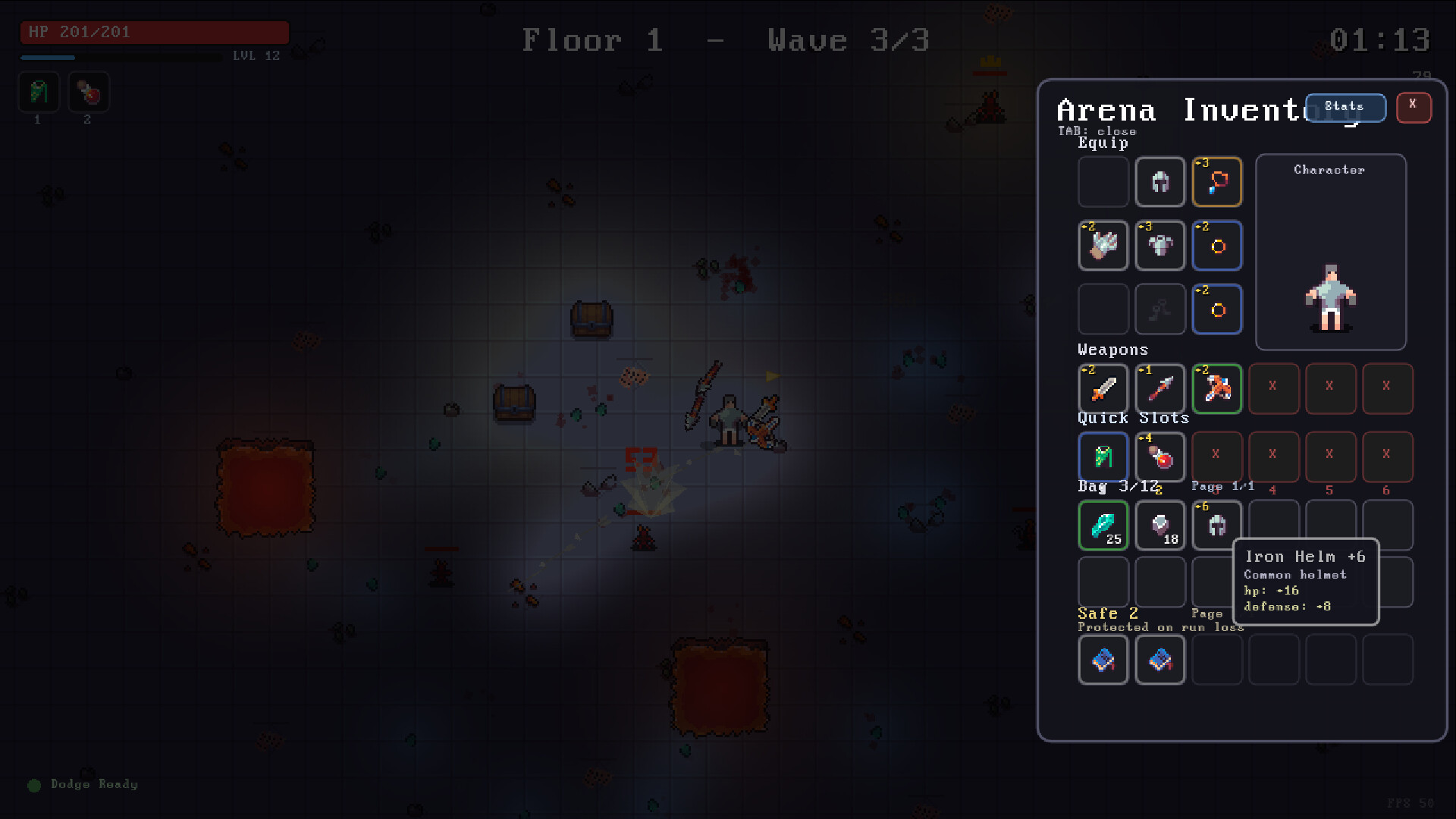Click the stack of 18 ore in Bag
The height and width of the screenshot is (819, 1456).
click(x=1160, y=526)
